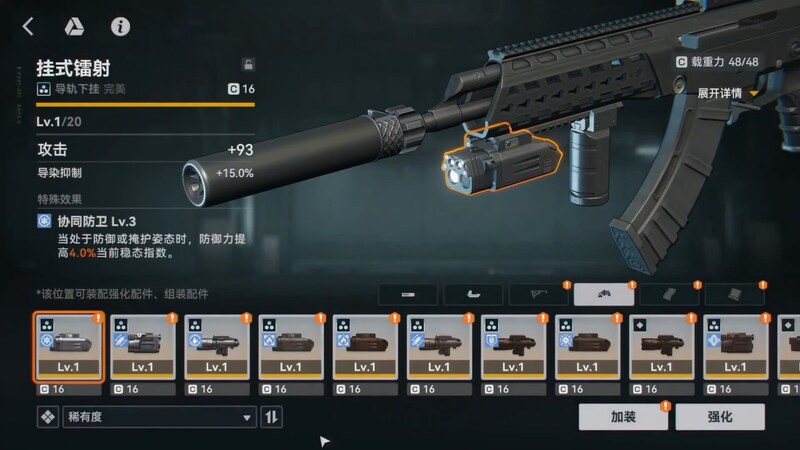Open the 稀有度 sort dropdown

click(x=158, y=417)
